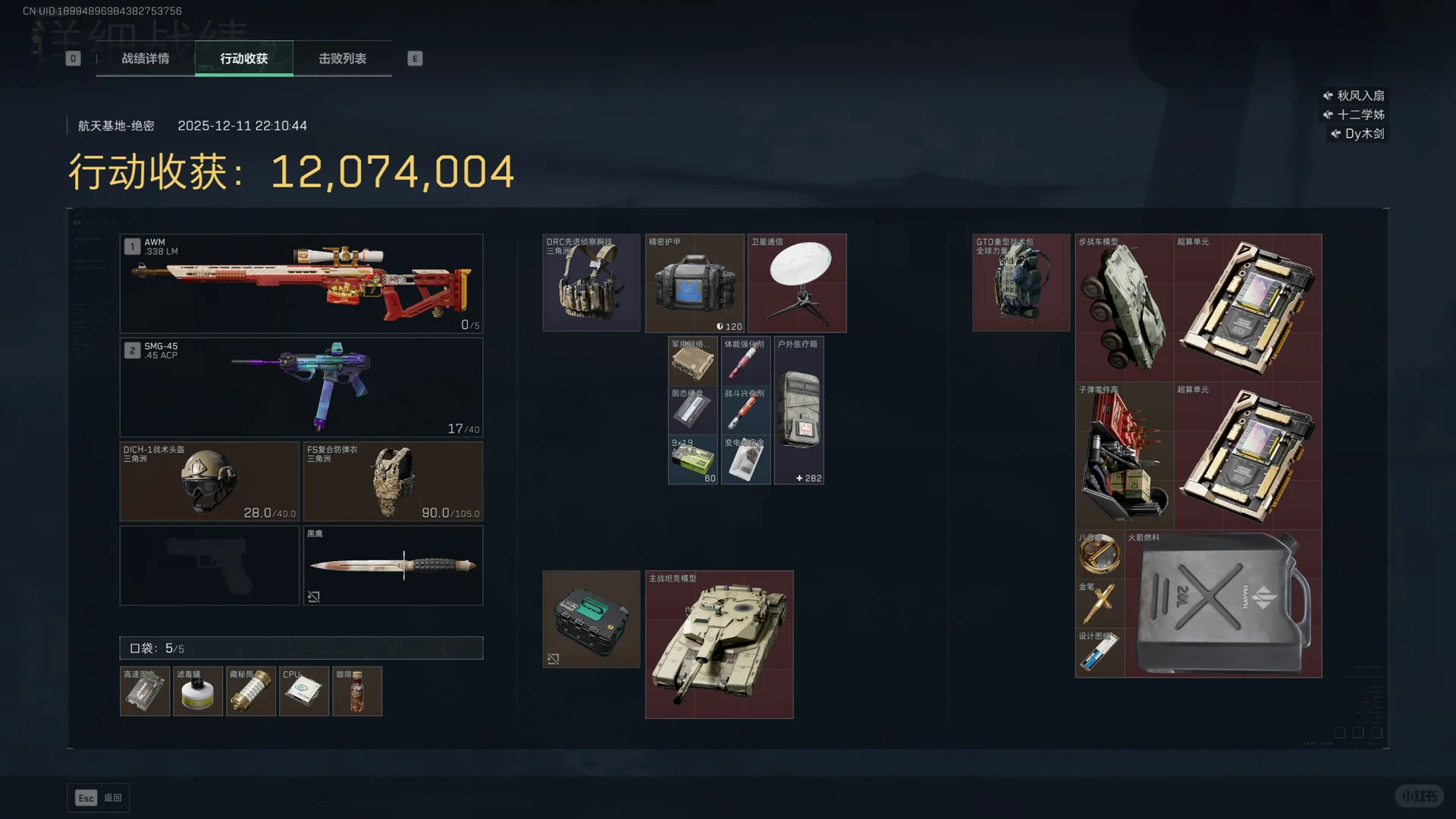The width and height of the screenshot is (1456, 819).
Task: Select the FS复合防弹衣 armor slot
Action: coord(393,481)
